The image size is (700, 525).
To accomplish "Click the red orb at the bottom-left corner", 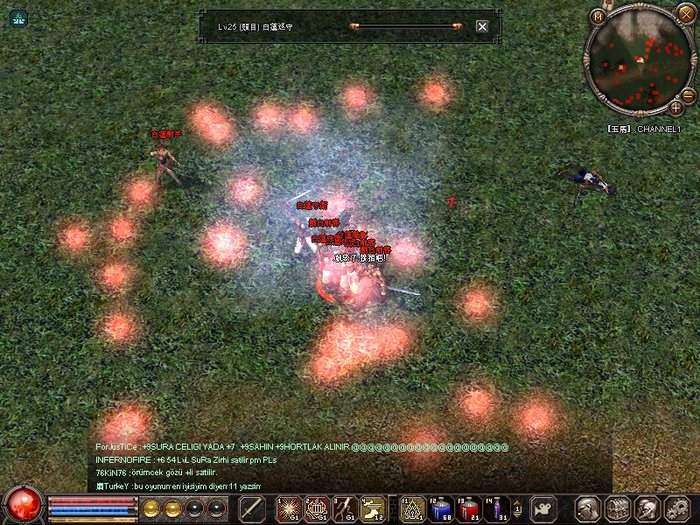I will (22, 505).
